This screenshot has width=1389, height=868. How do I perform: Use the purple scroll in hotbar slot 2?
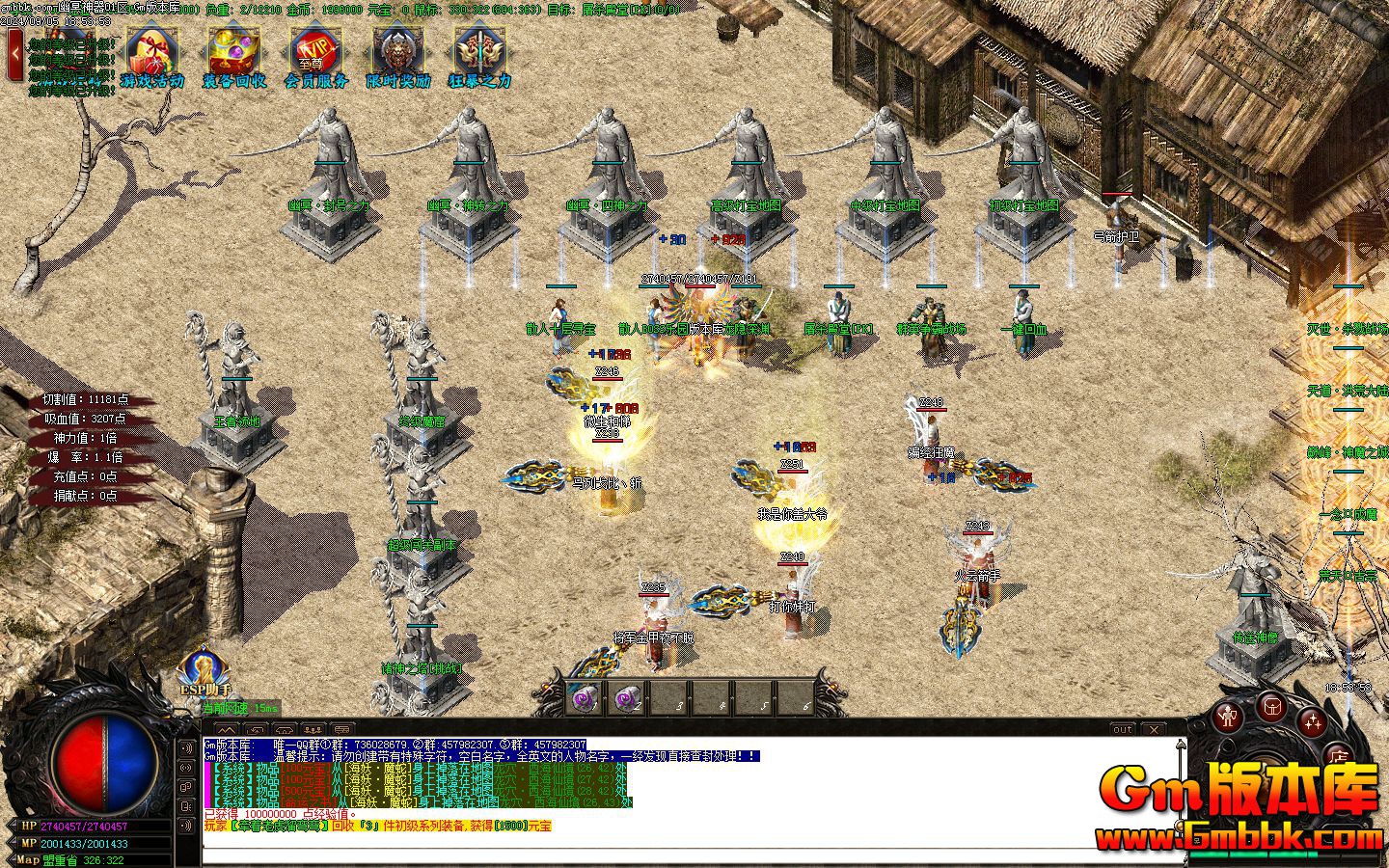tap(627, 698)
